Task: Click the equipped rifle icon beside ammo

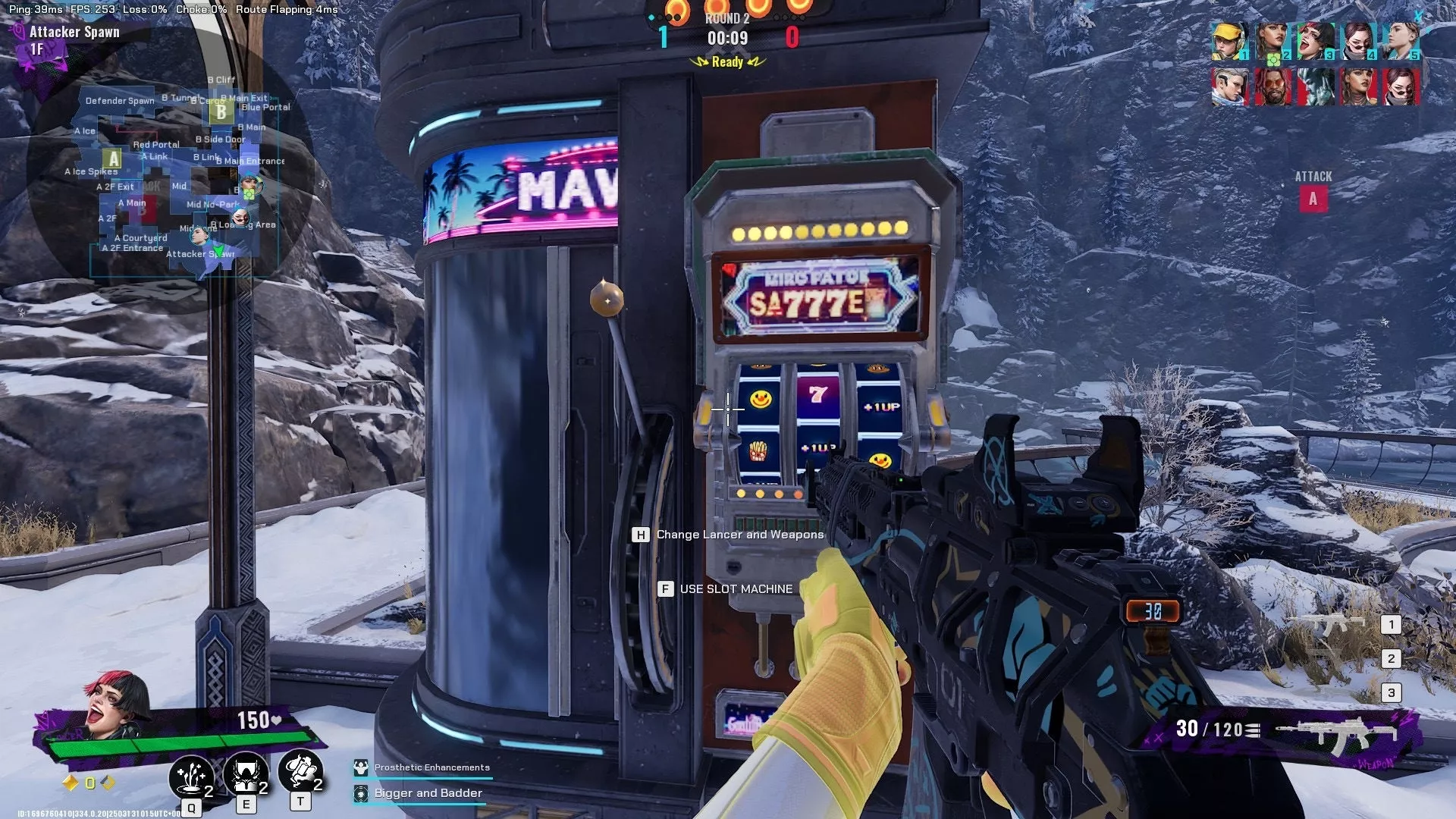Action: coord(1336,733)
